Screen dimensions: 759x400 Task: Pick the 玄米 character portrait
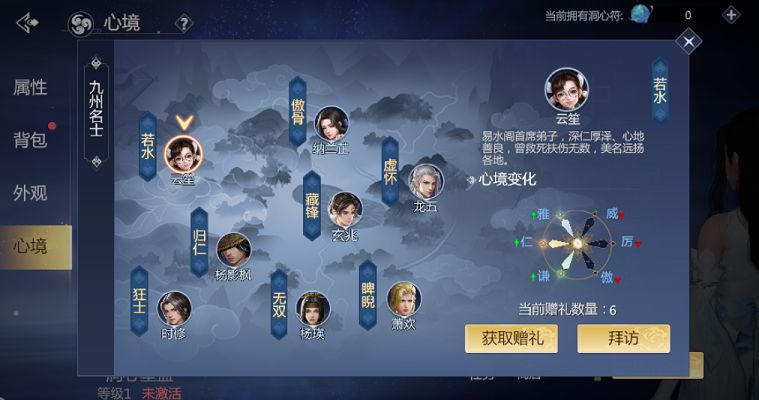pos(344,209)
